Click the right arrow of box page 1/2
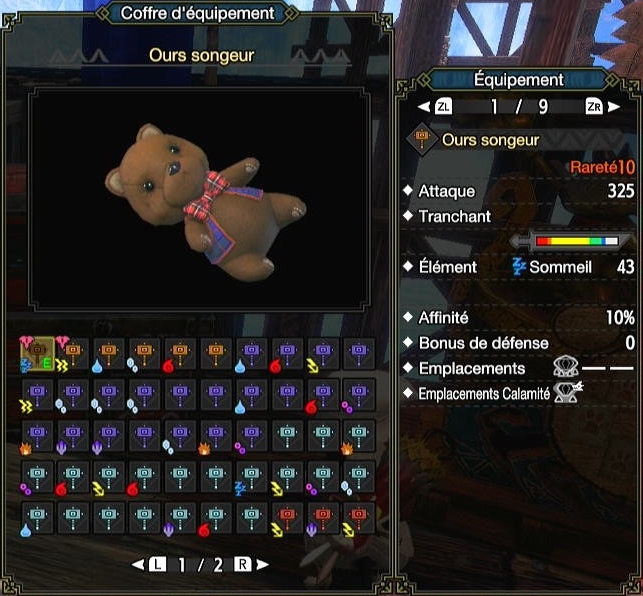 pyautogui.click(x=262, y=564)
